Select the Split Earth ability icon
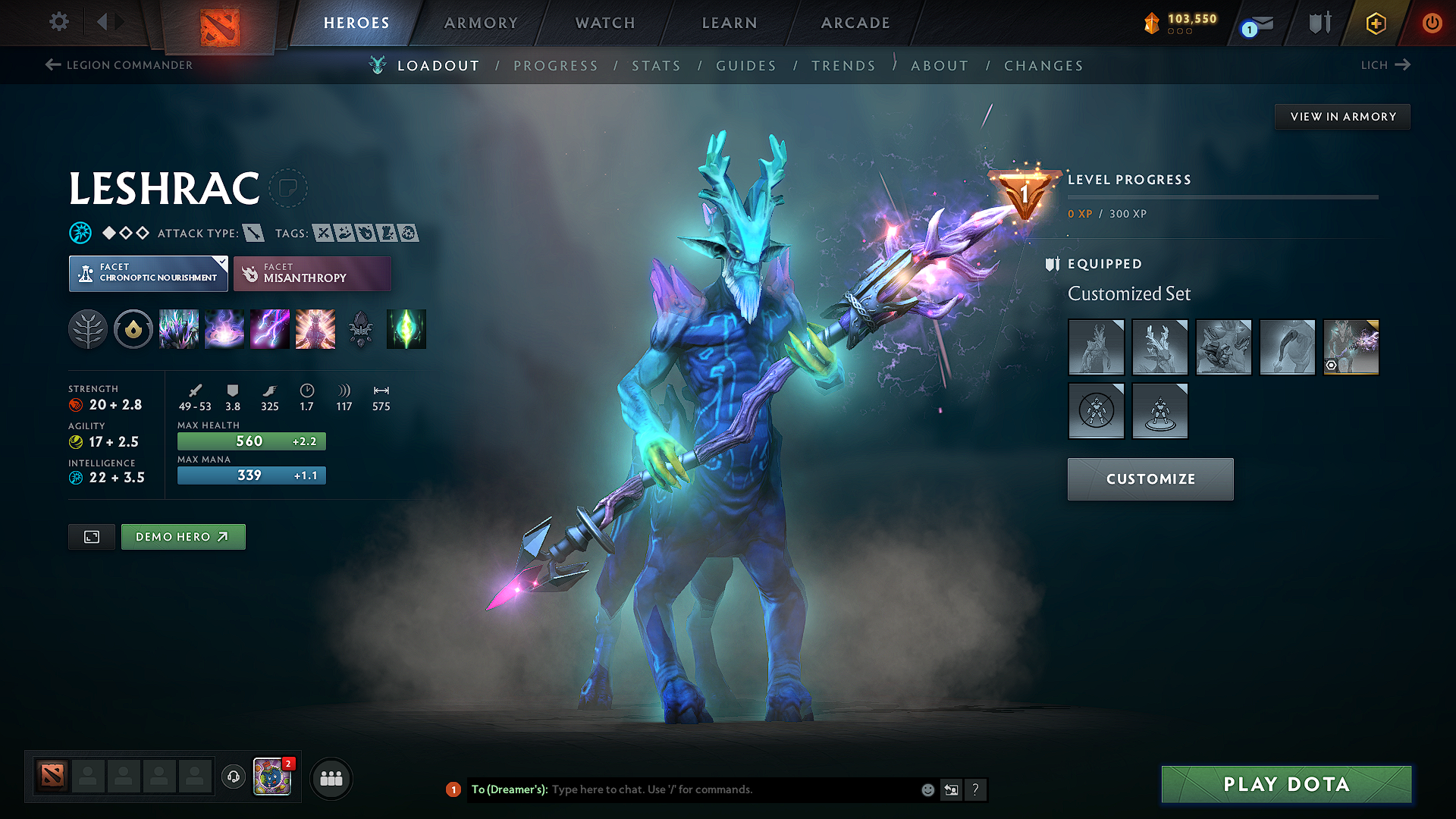This screenshot has width=1456, height=819. 179,329
